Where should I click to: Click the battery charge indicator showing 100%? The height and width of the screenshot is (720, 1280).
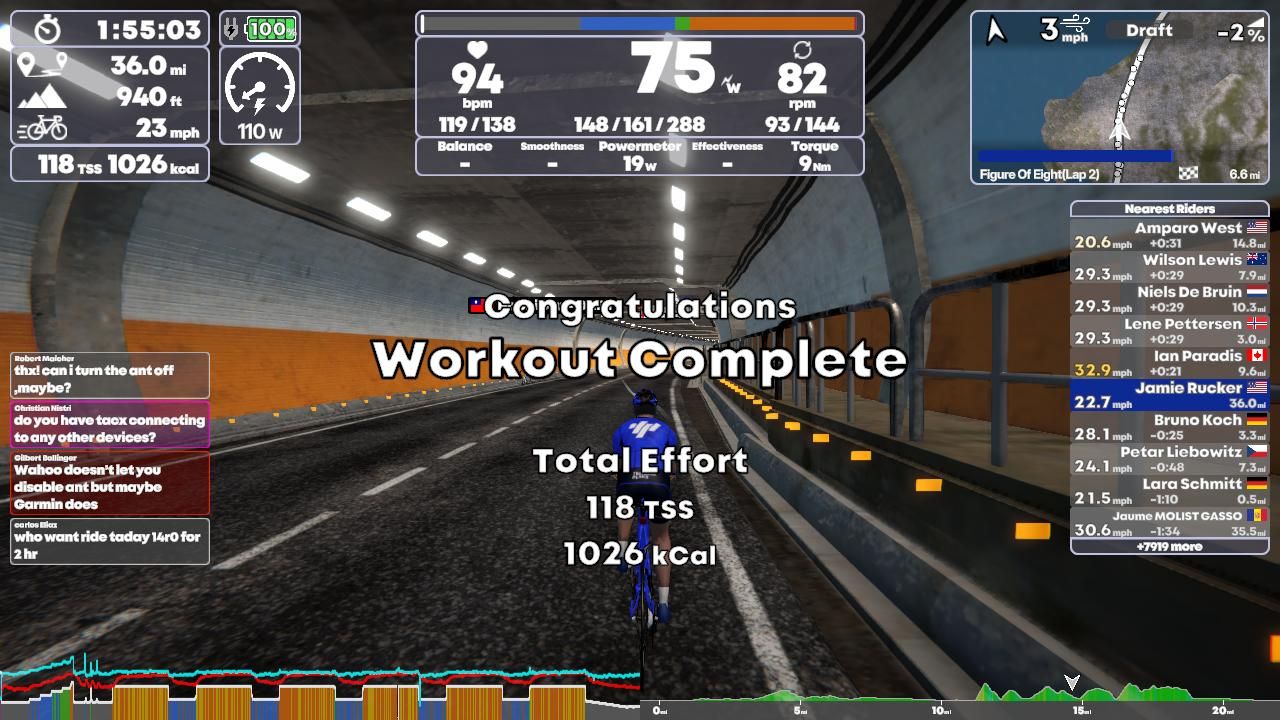click(272, 30)
